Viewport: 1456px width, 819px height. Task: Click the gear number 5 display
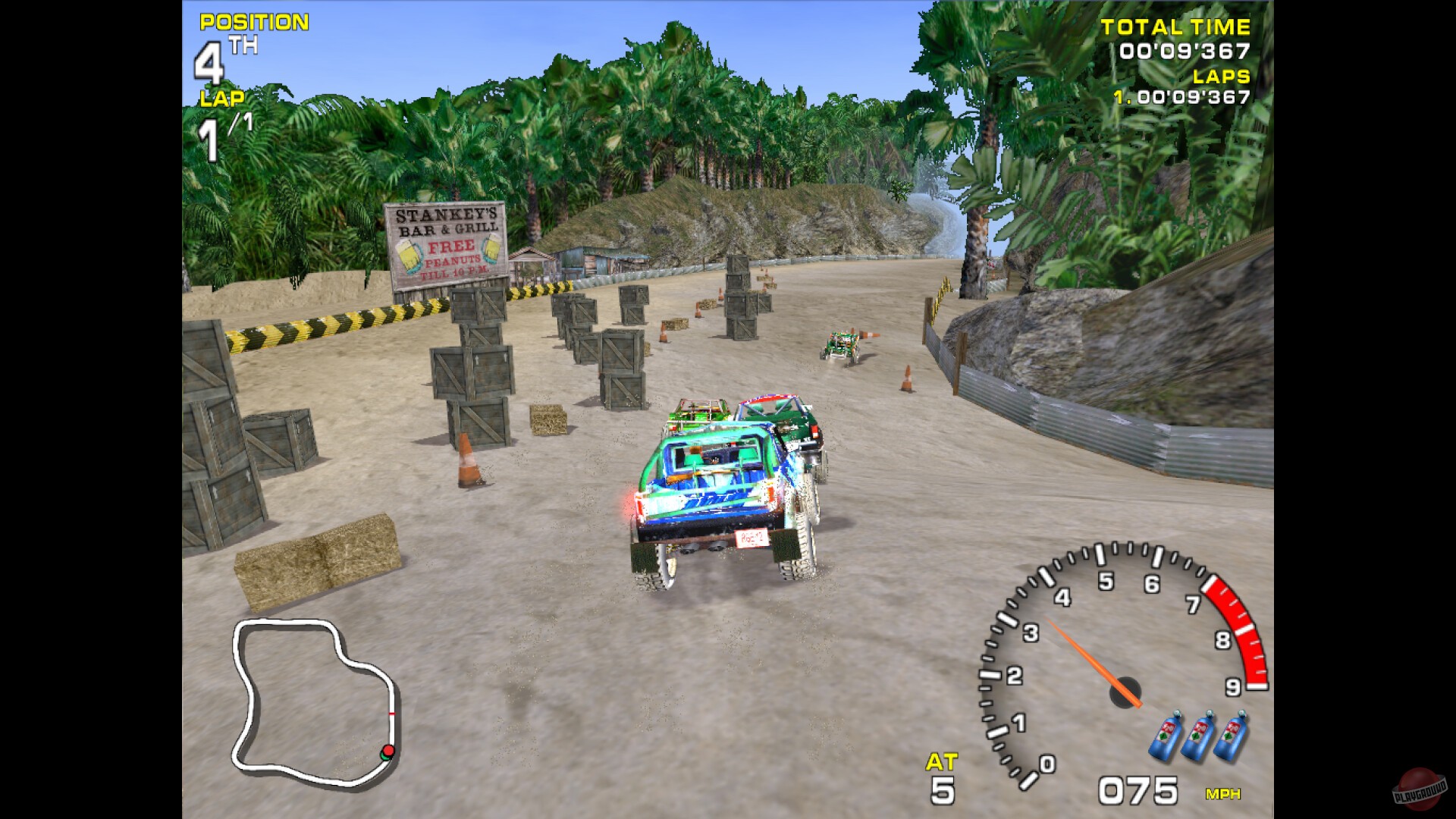[941, 792]
